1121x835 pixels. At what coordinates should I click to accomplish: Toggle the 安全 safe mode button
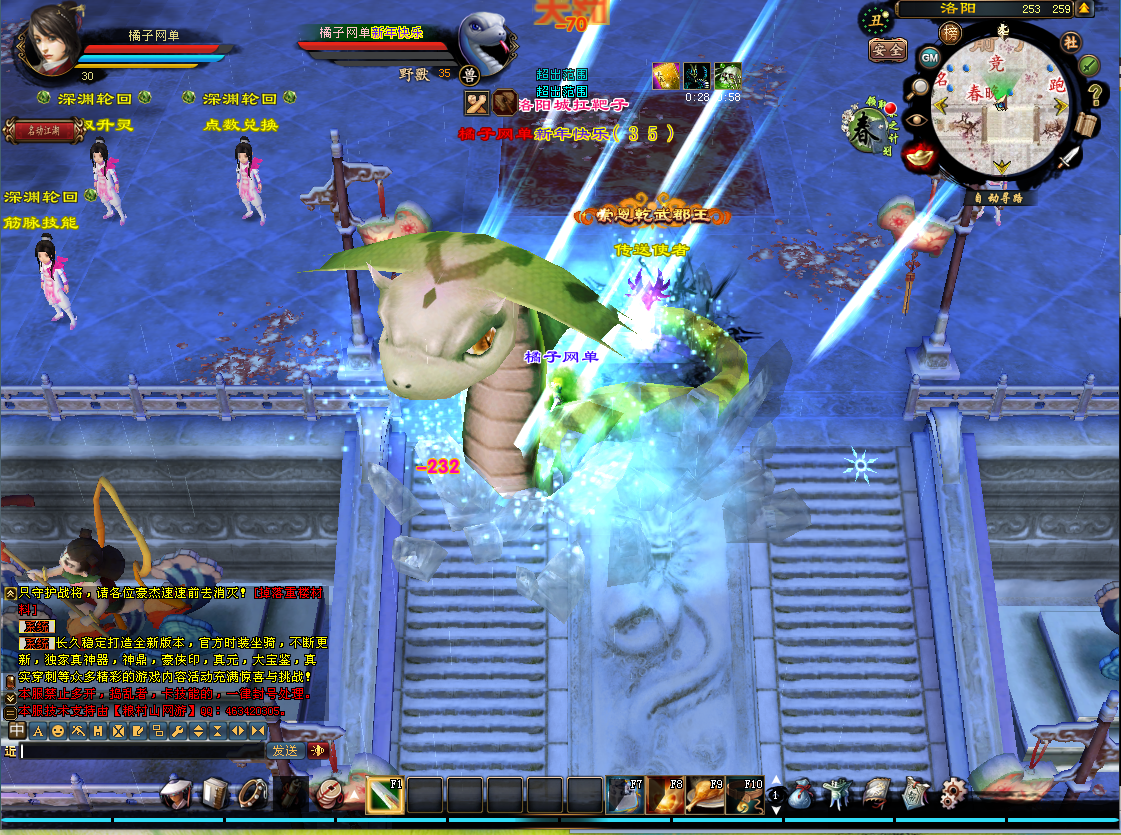click(x=887, y=49)
